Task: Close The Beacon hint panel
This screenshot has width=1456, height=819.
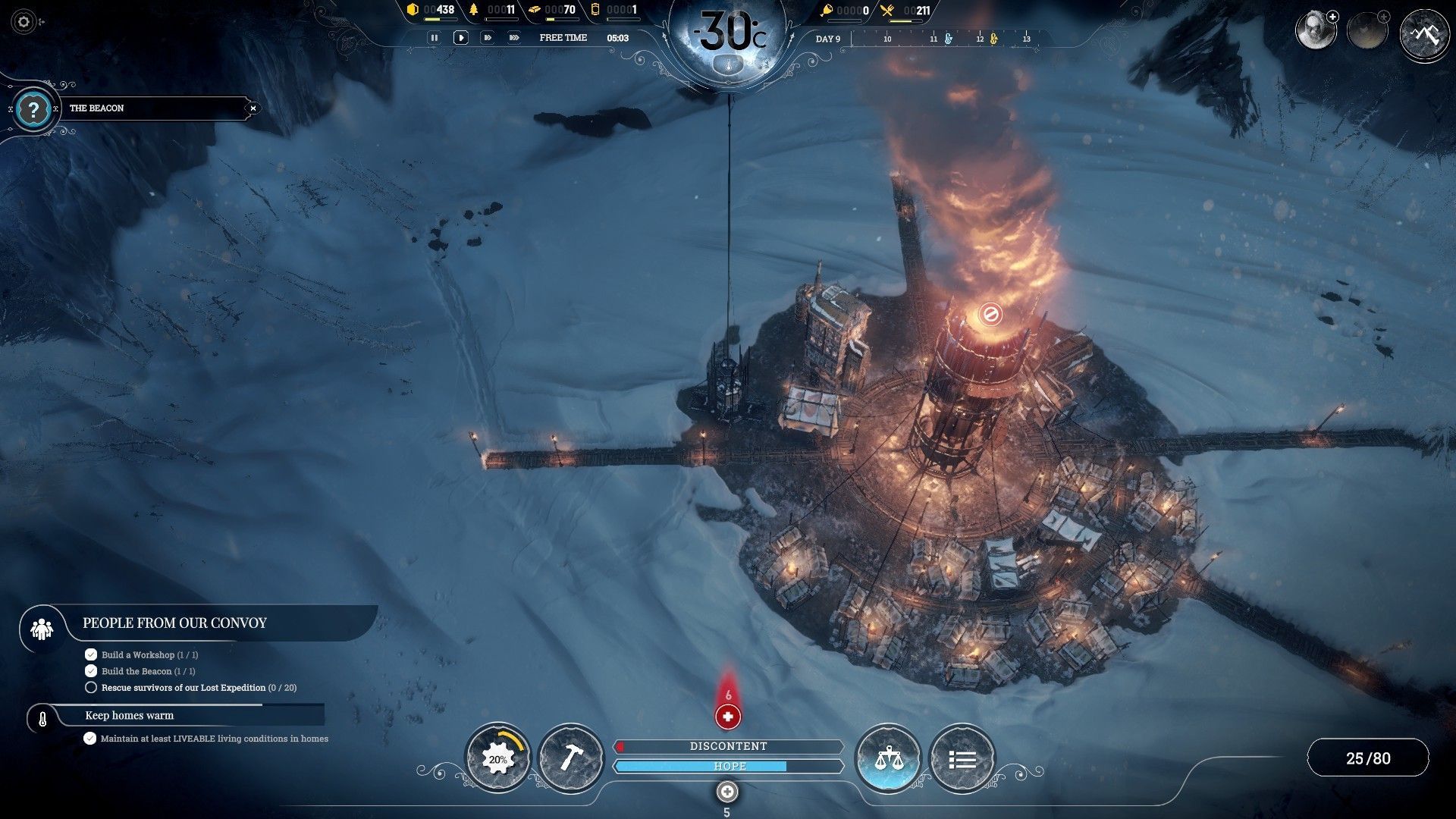Action: 253,108
